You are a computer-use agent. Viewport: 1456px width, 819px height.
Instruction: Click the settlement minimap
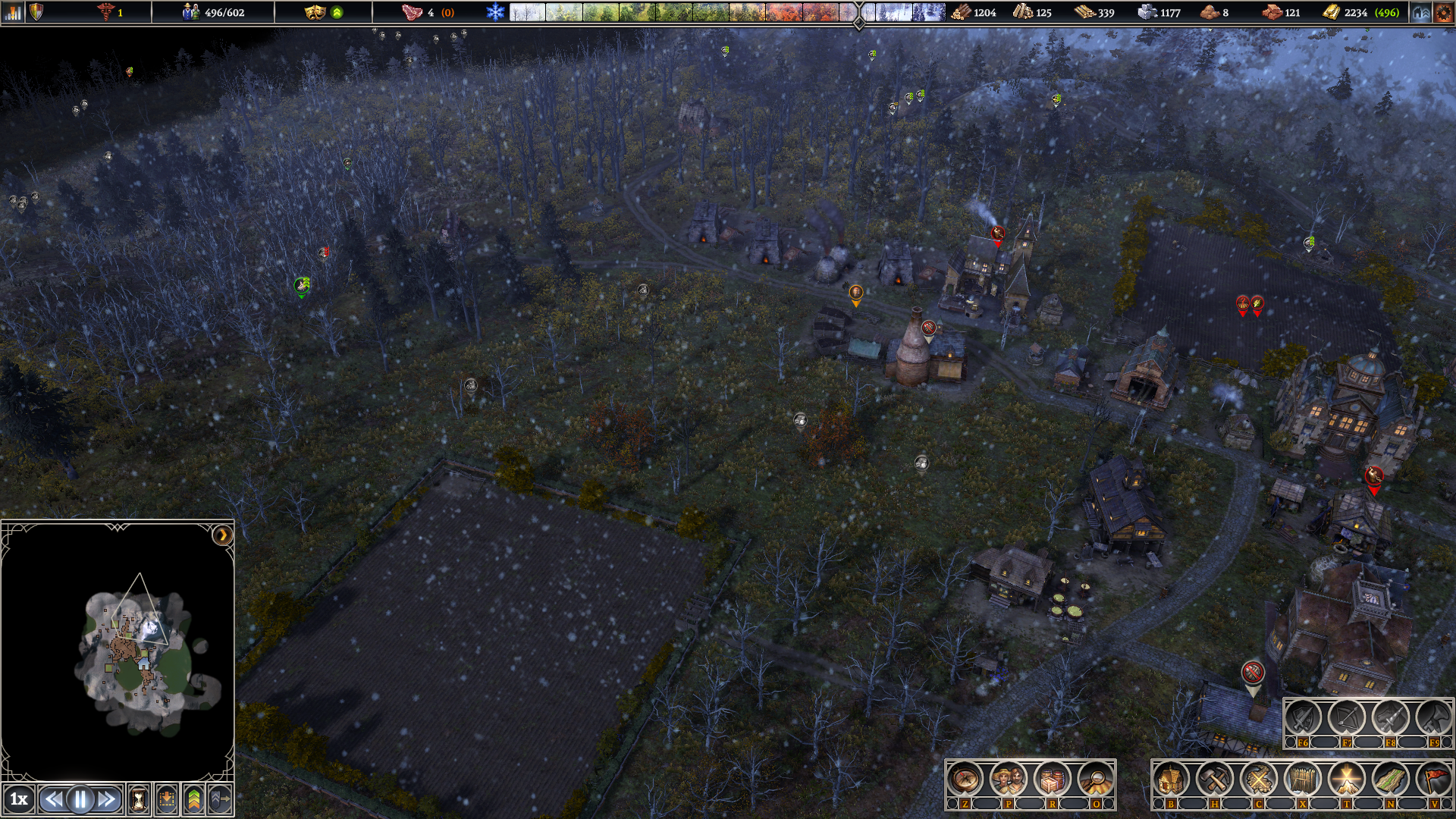(136, 652)
